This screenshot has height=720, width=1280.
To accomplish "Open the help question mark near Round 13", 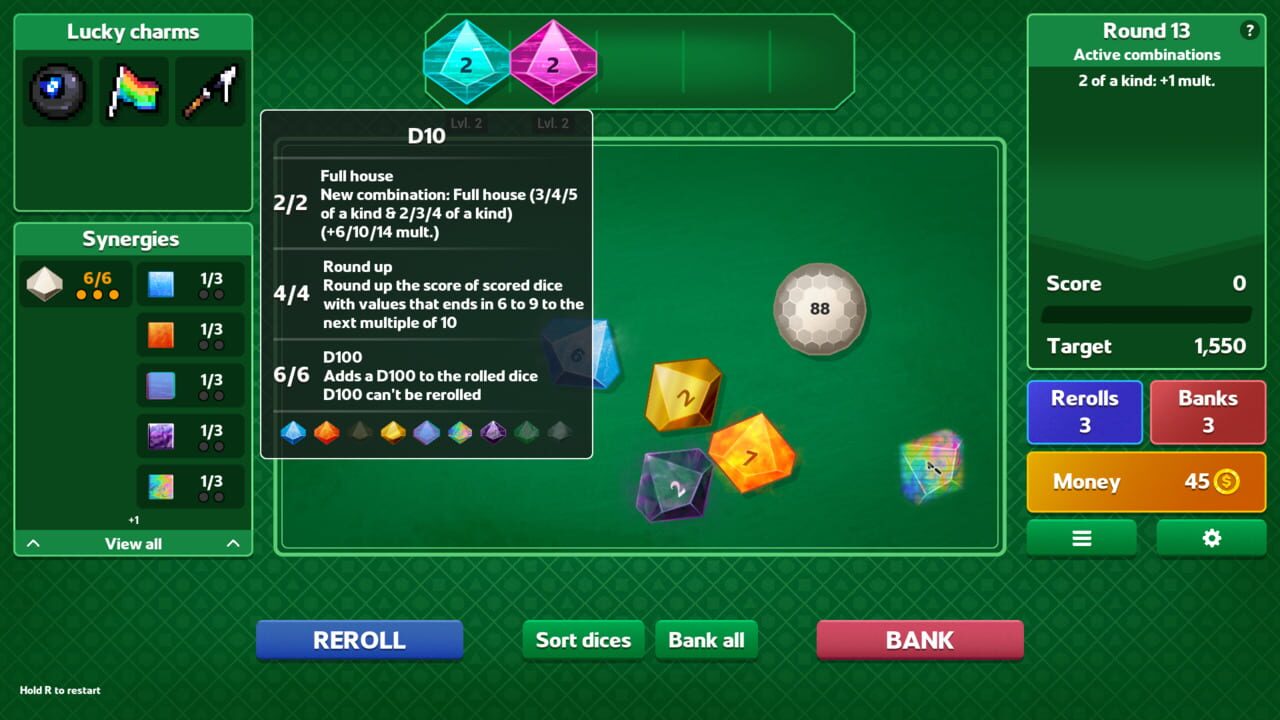I will (1250, 30).
